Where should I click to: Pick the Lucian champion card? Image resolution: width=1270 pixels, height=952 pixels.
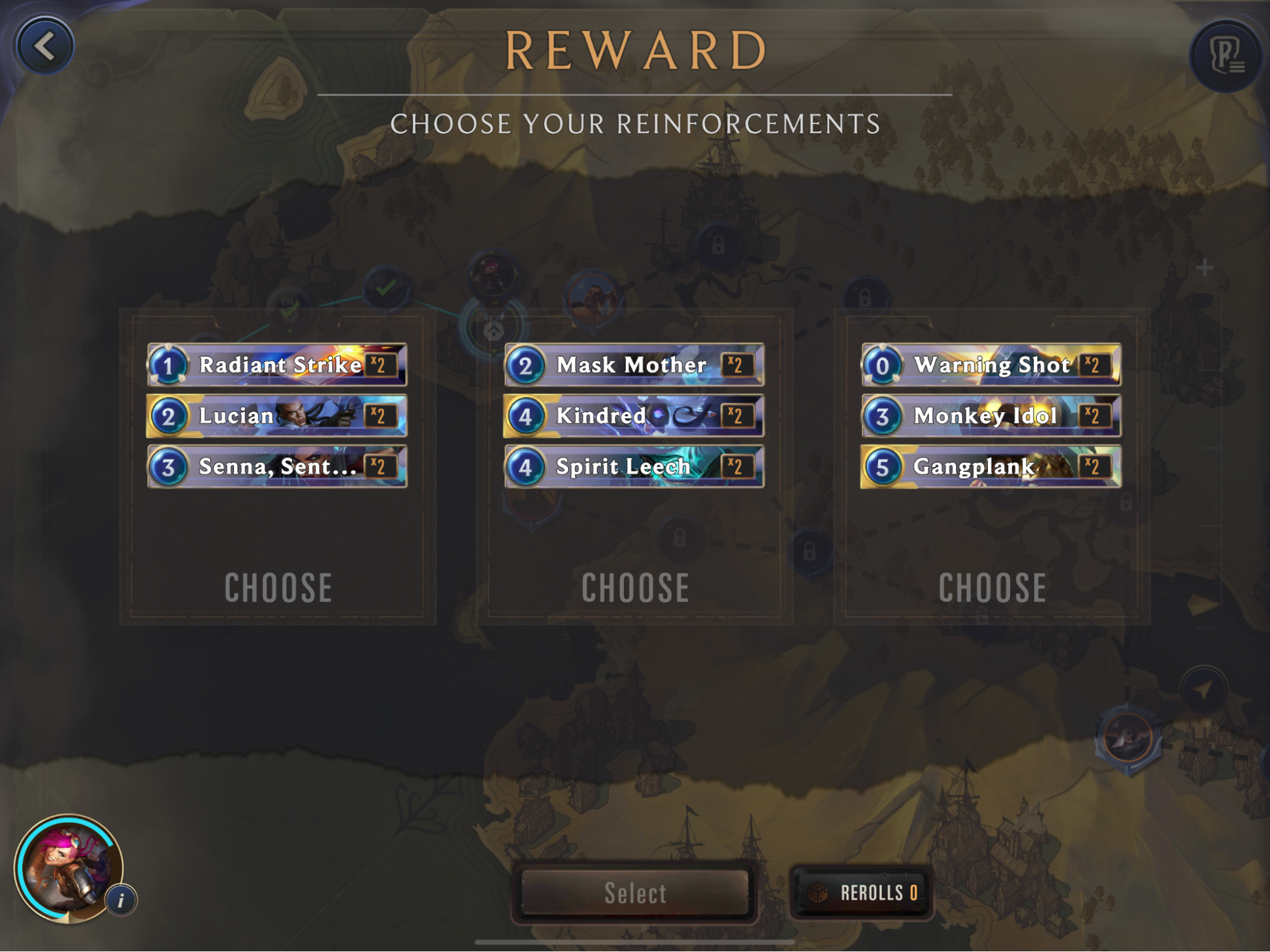pos(277,416)
